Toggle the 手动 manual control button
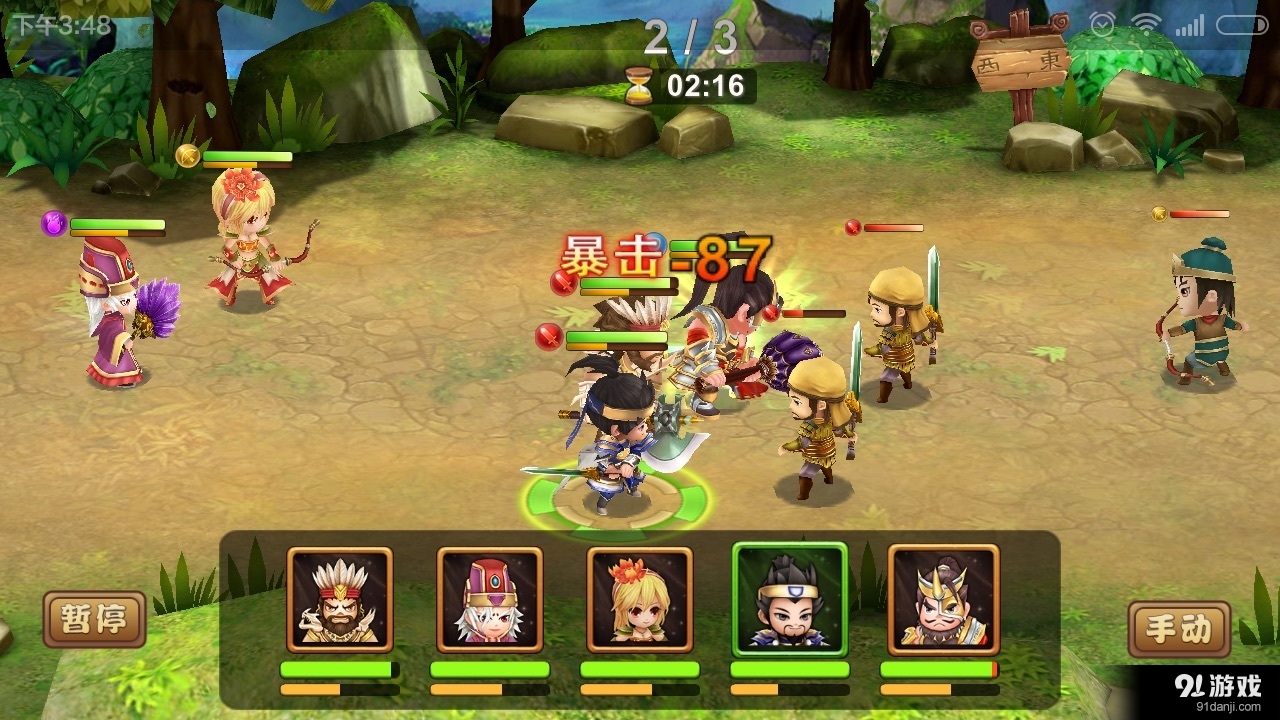The image size is (1280, 720). 1177,629
